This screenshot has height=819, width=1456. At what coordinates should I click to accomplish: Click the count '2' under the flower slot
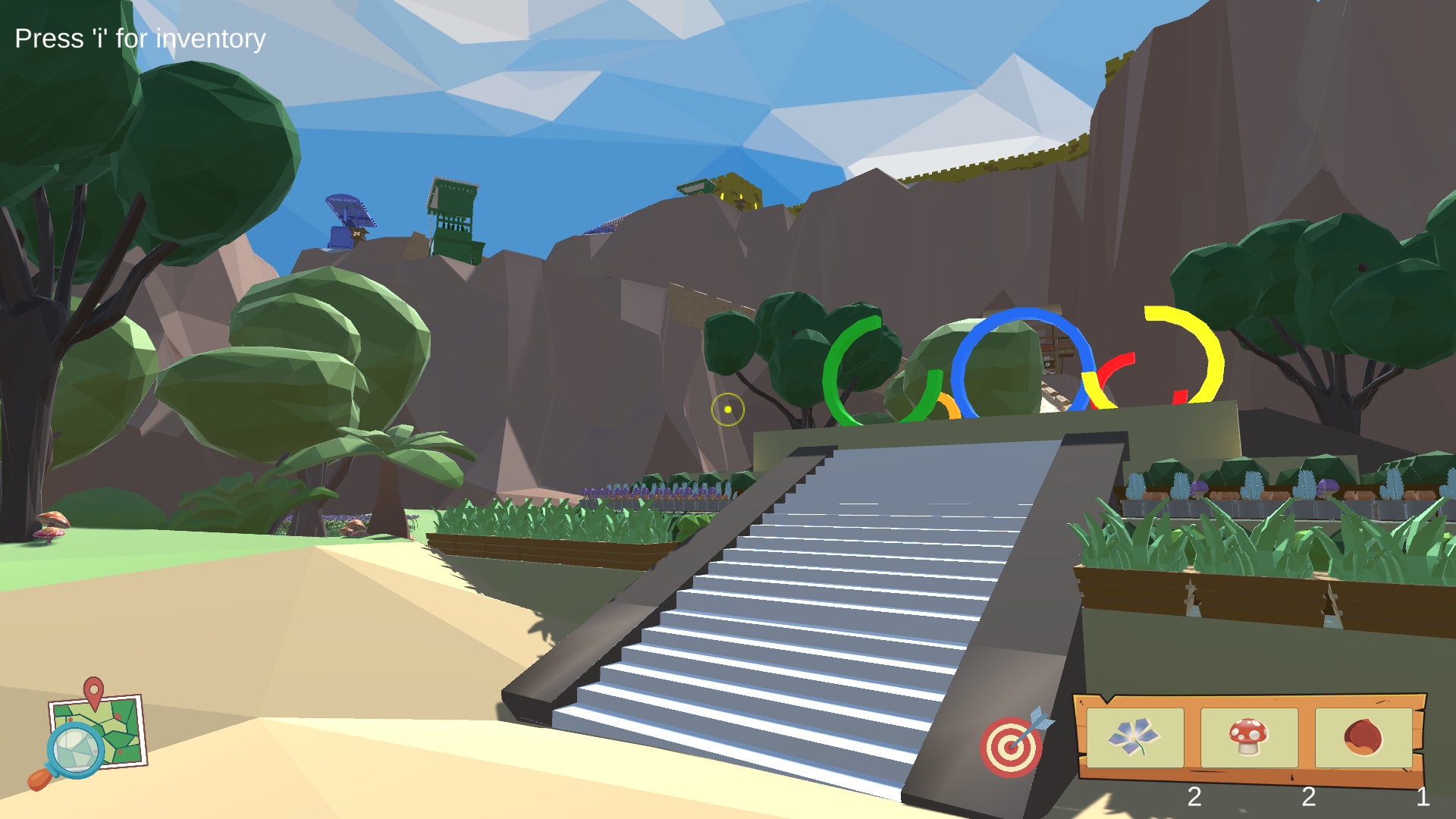coord(1196,798)
